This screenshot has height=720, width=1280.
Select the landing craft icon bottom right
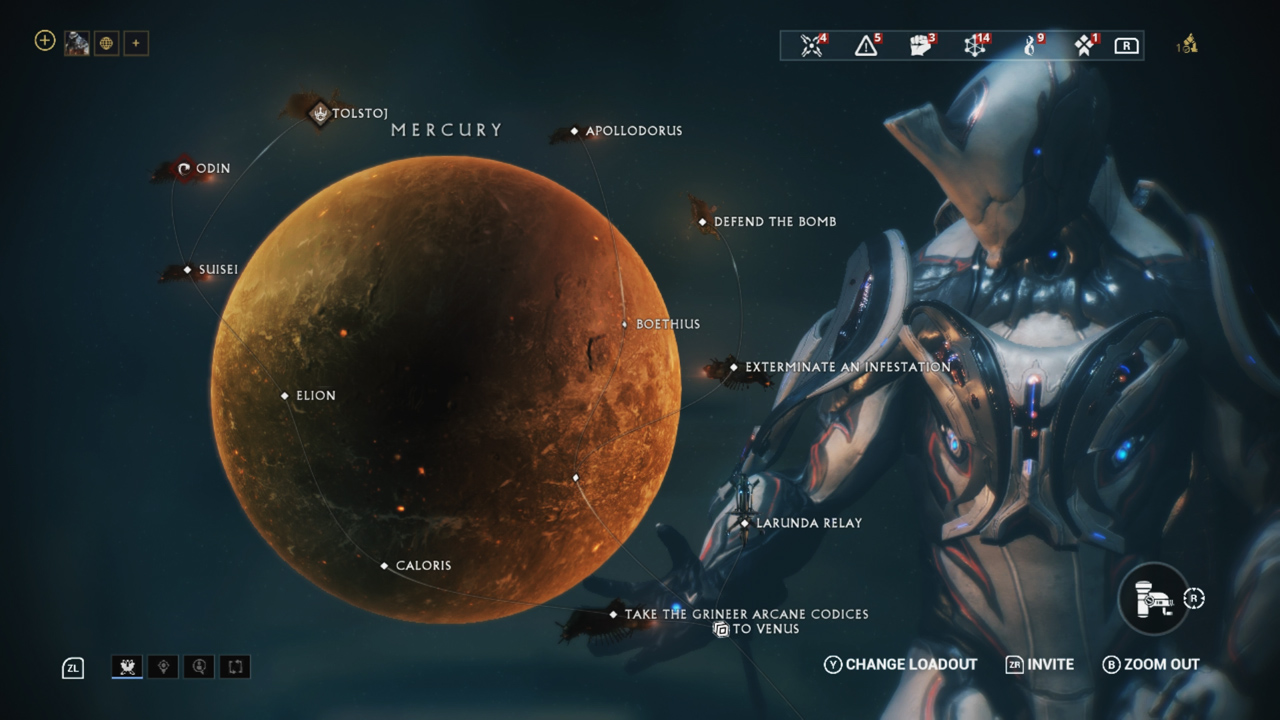(1152, 598)
